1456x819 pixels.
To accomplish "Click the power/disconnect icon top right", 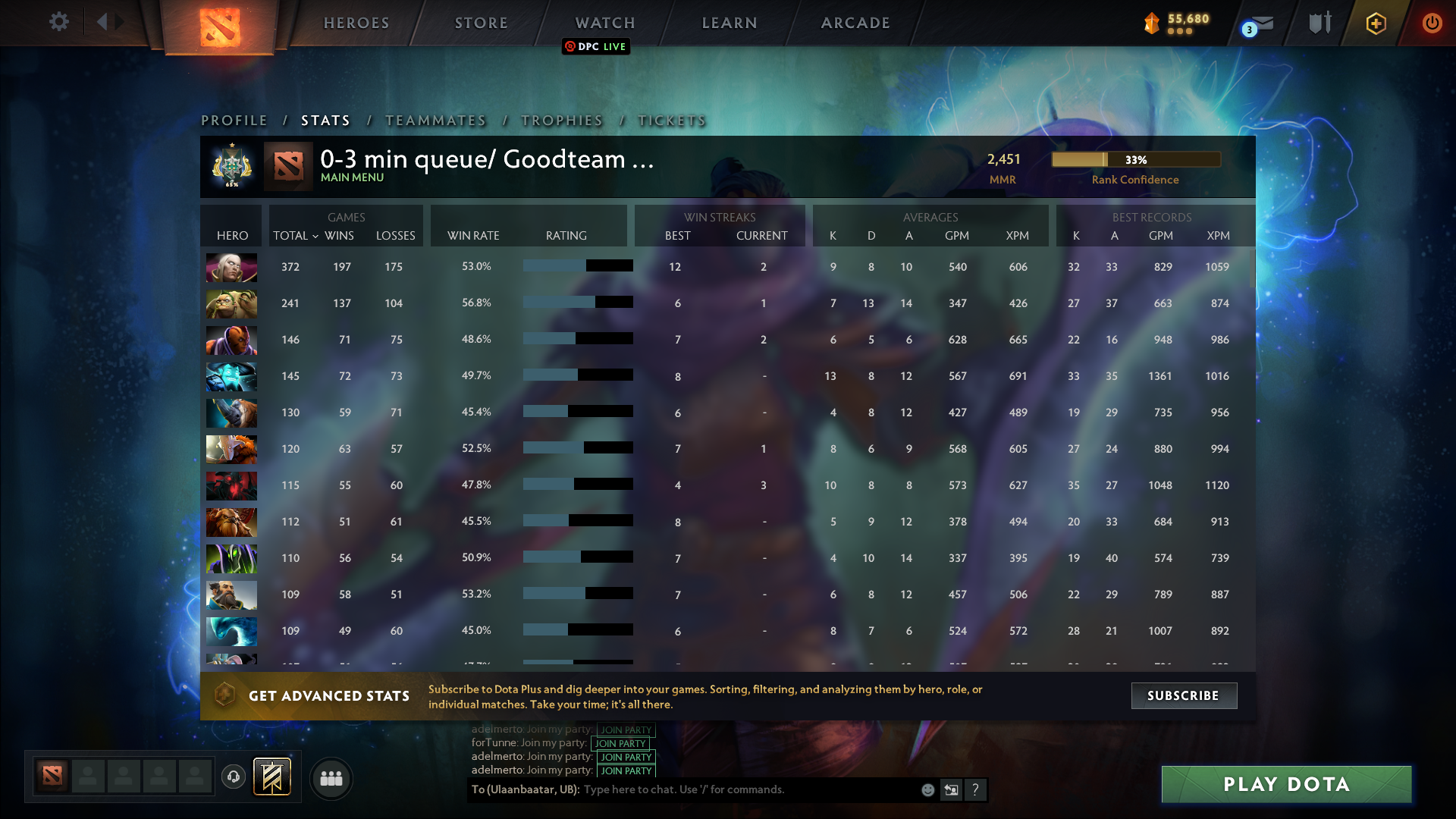I will click(1432, 24).
